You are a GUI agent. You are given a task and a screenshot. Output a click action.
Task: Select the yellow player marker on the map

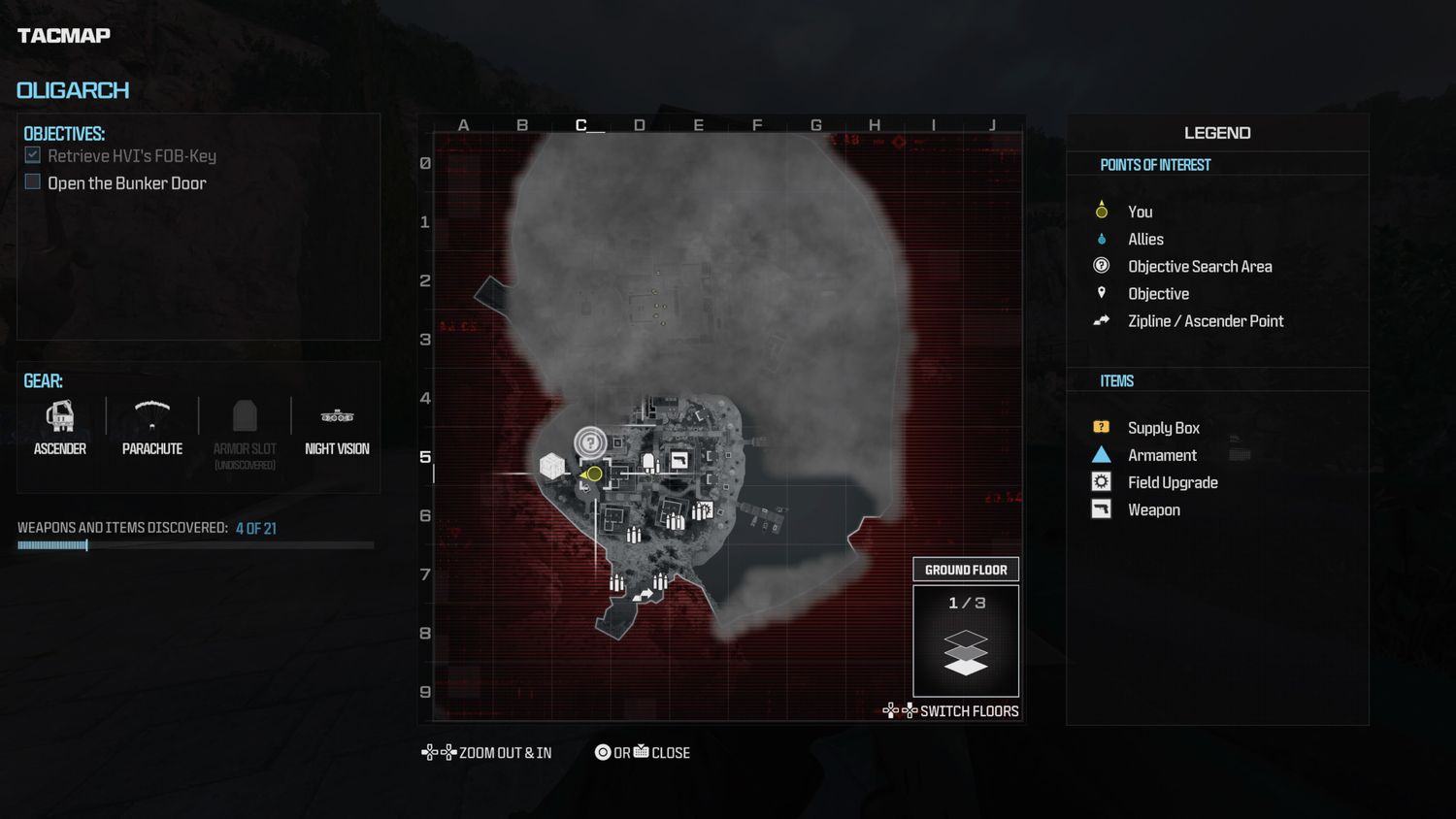coord(594,474)
